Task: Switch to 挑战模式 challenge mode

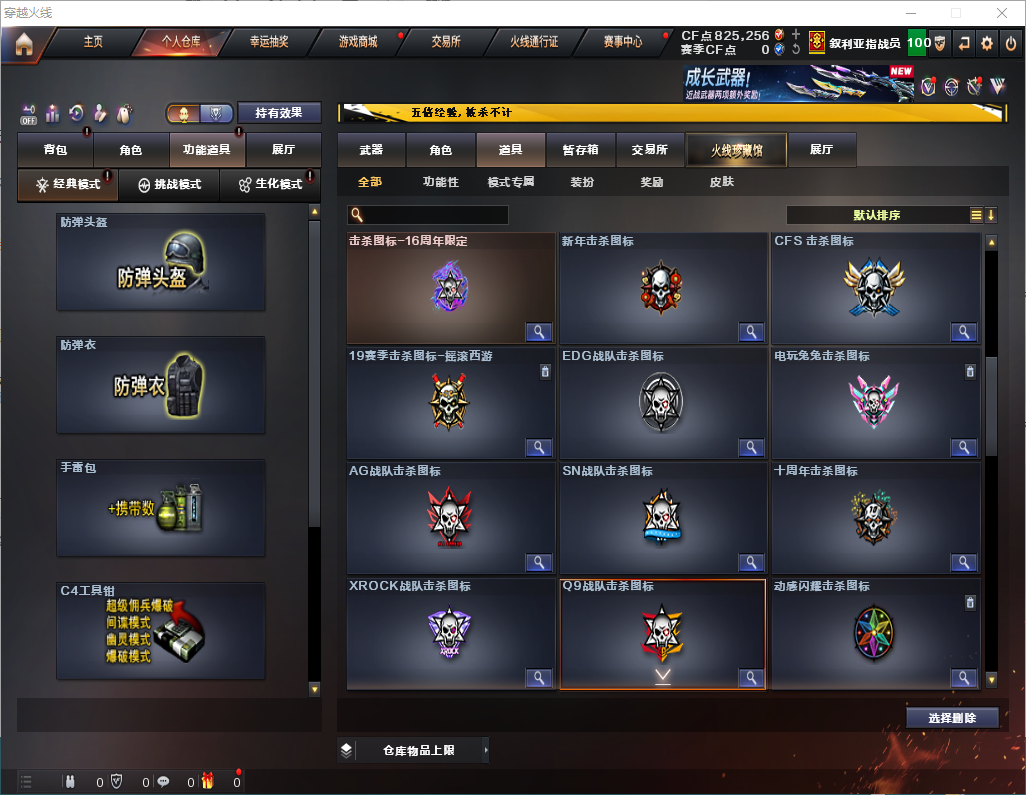Action: click(x=169, y=185)
